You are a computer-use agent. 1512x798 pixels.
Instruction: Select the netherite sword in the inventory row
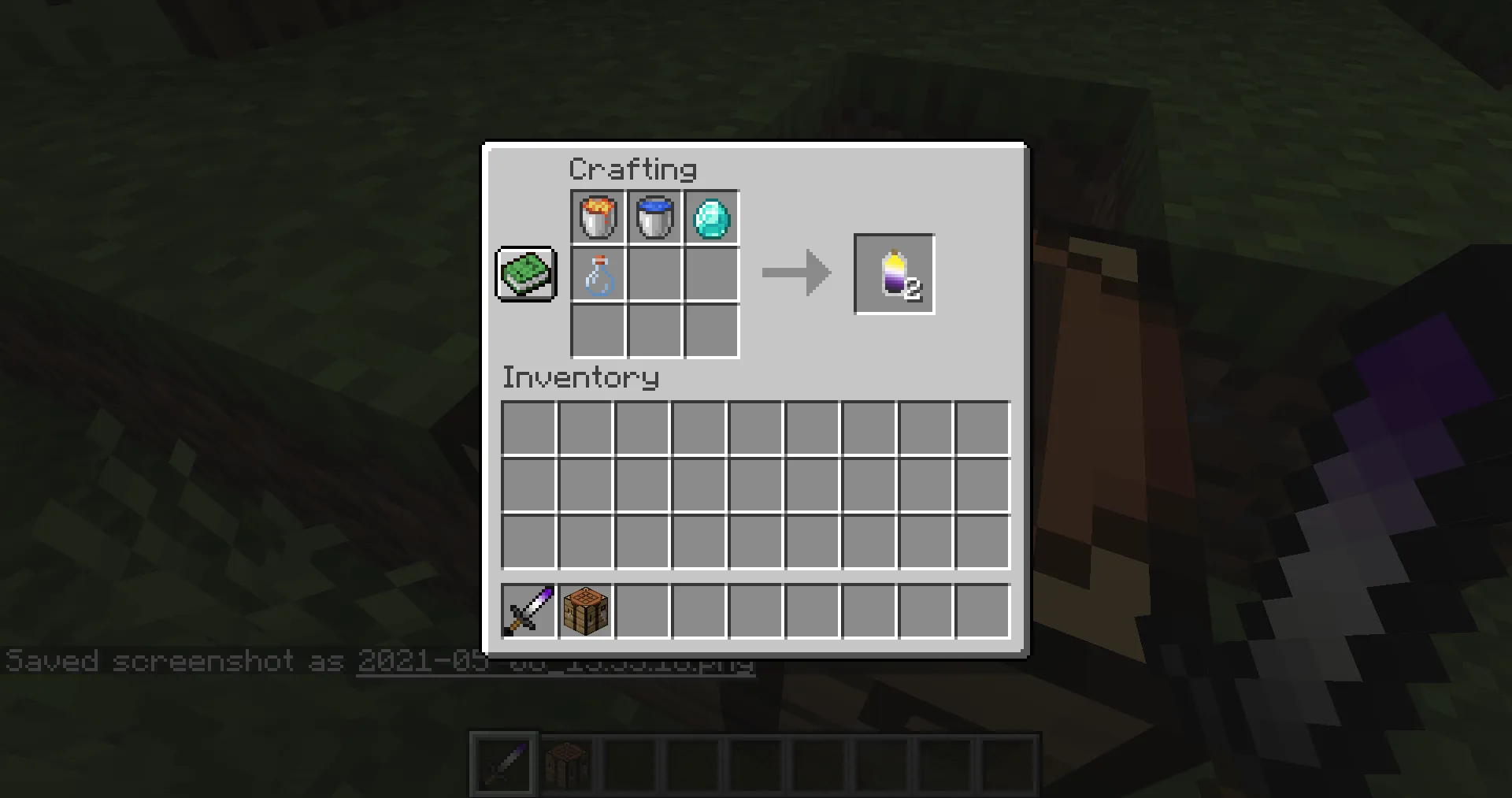pyautogui.click(x=528, y=611)
